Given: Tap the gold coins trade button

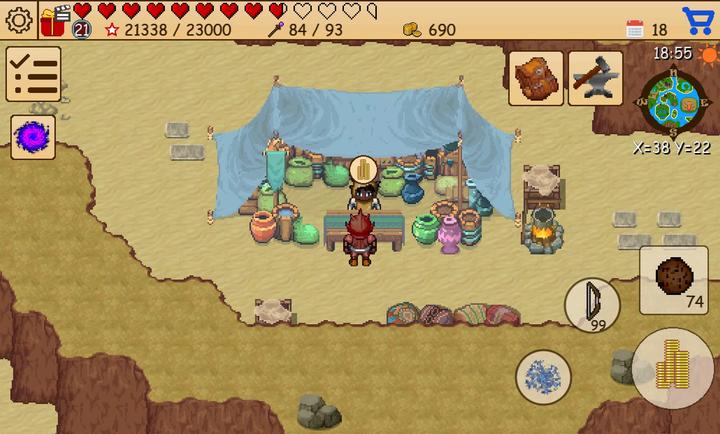Looking at the screenshot, I should pyautogui.click(x=673, y=367).
